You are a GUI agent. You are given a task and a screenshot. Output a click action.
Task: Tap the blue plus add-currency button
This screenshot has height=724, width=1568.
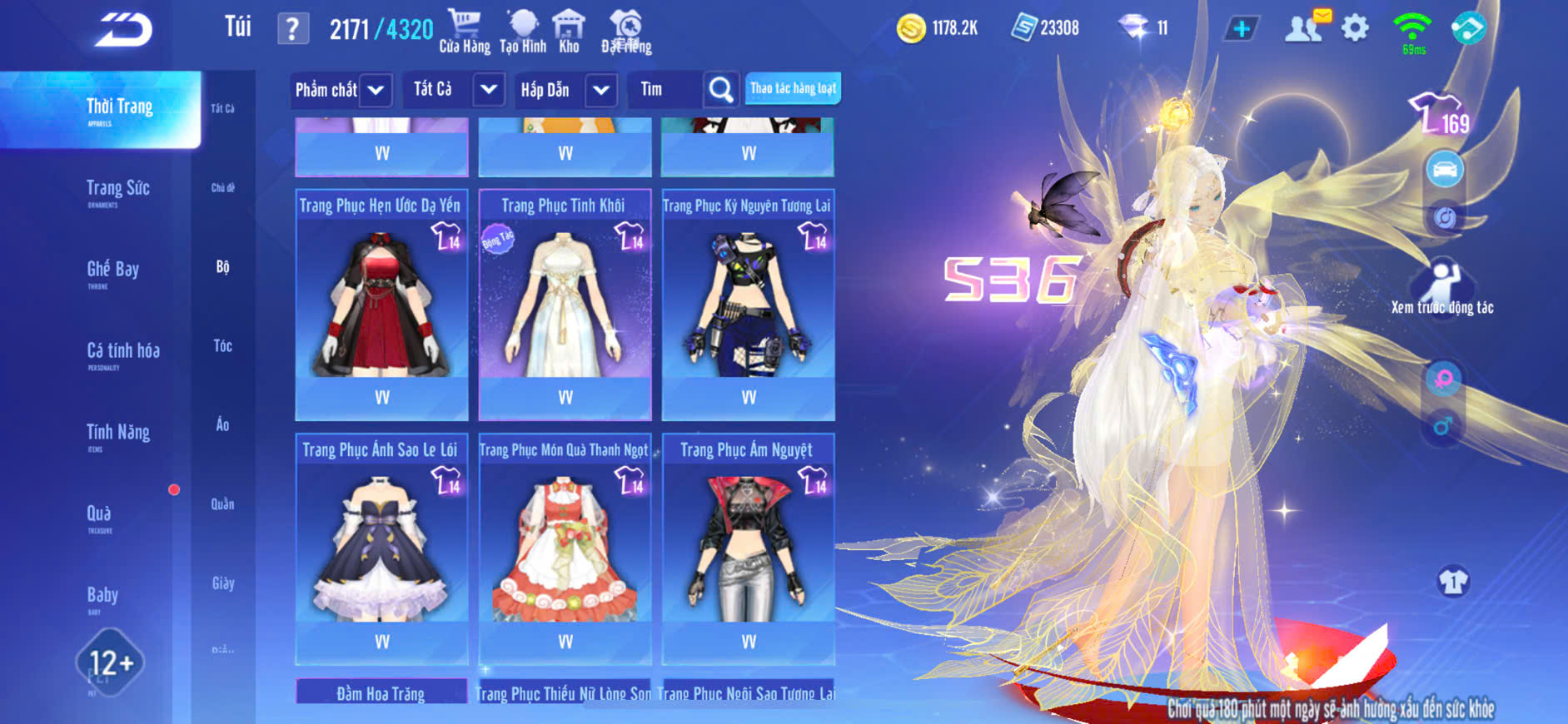click(x=1241, y=28)
